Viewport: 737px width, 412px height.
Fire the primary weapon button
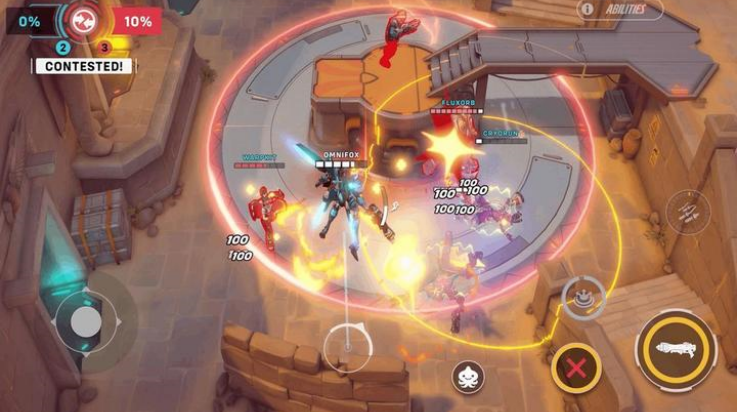tap(676, 349)
